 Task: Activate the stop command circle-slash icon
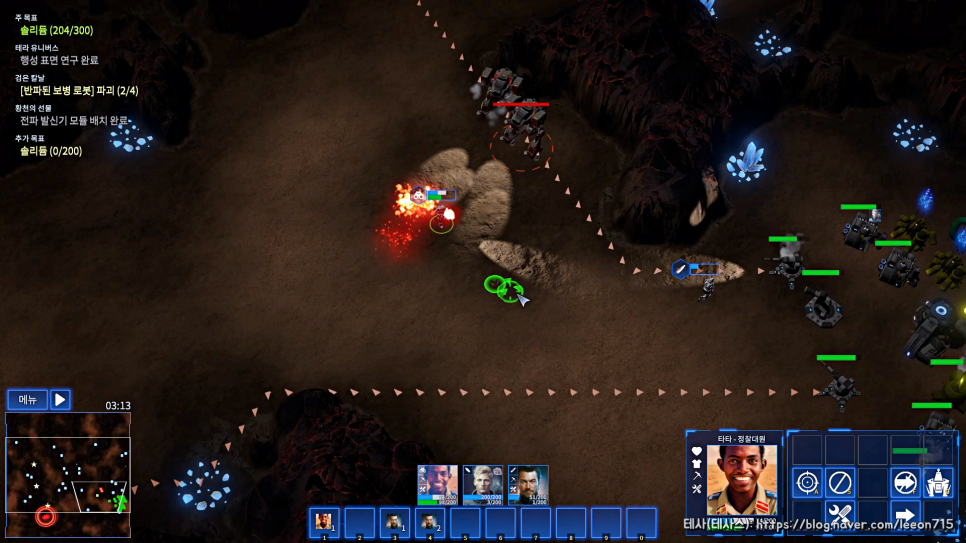coord(840,483)
